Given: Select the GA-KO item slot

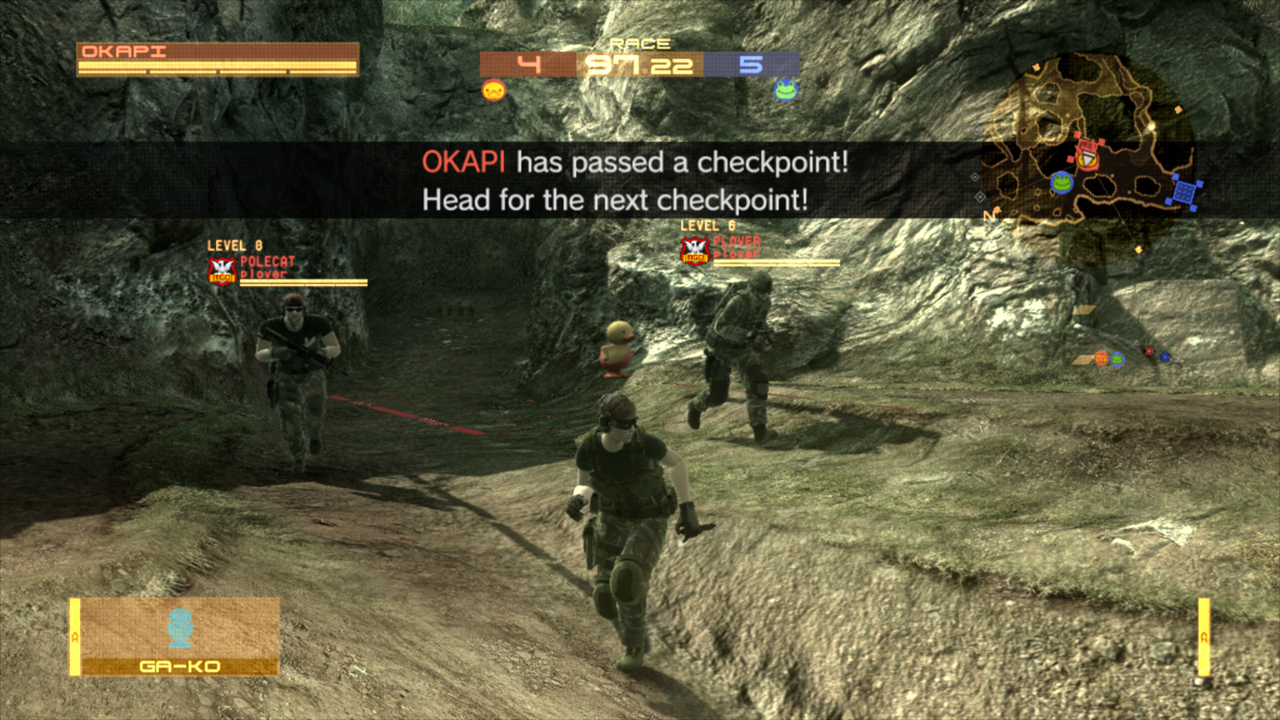Looking at the screenshot, I should coord(175,636).
